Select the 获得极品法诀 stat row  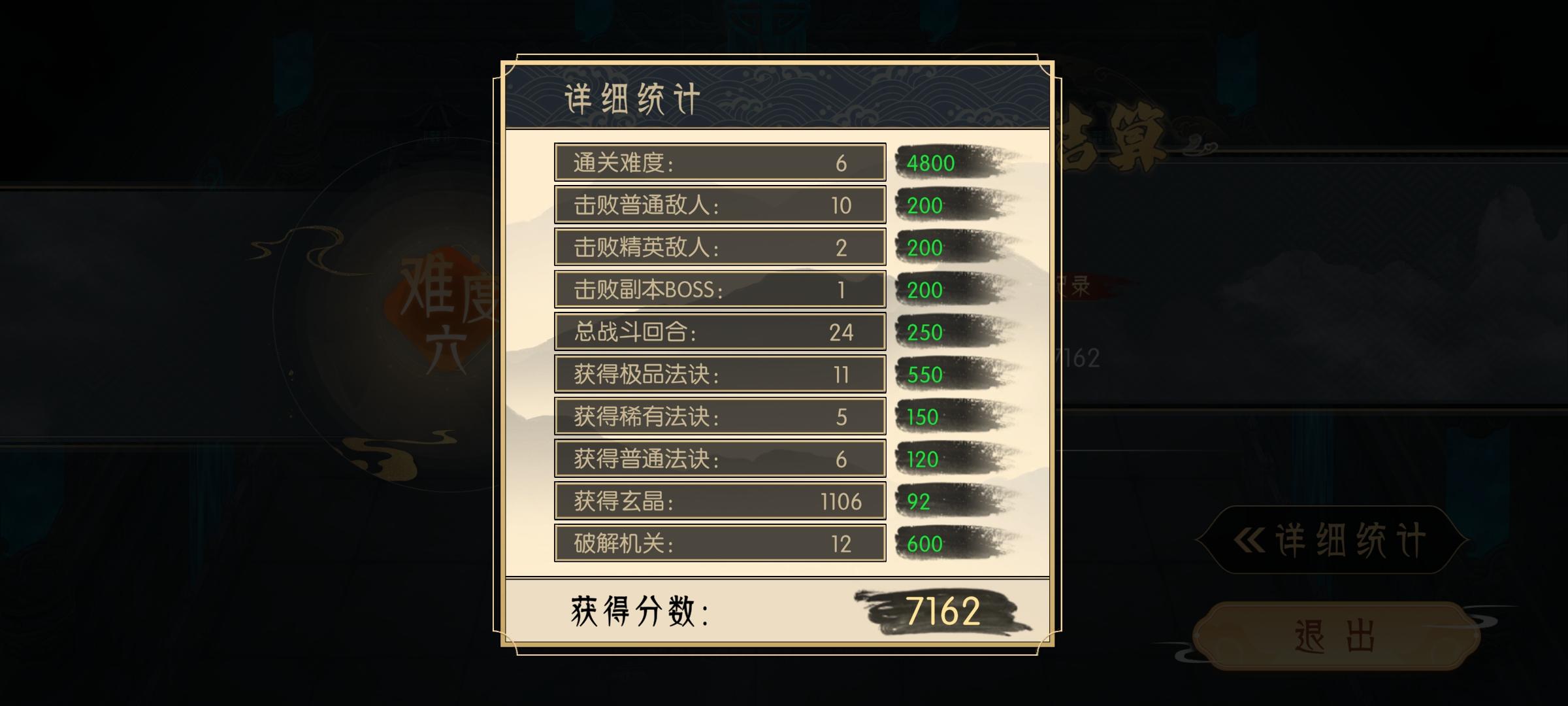(719, 374)
